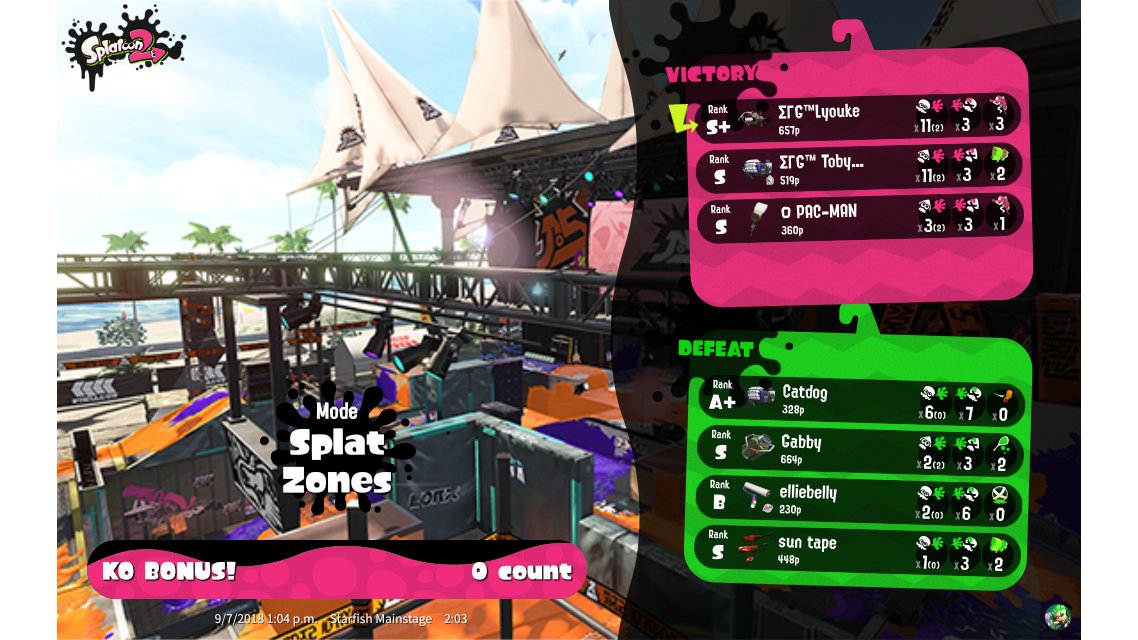Select Gabby's player row
Image resolution: width=1138 pixels, height=640 pixels.
(x=861, y=450)
